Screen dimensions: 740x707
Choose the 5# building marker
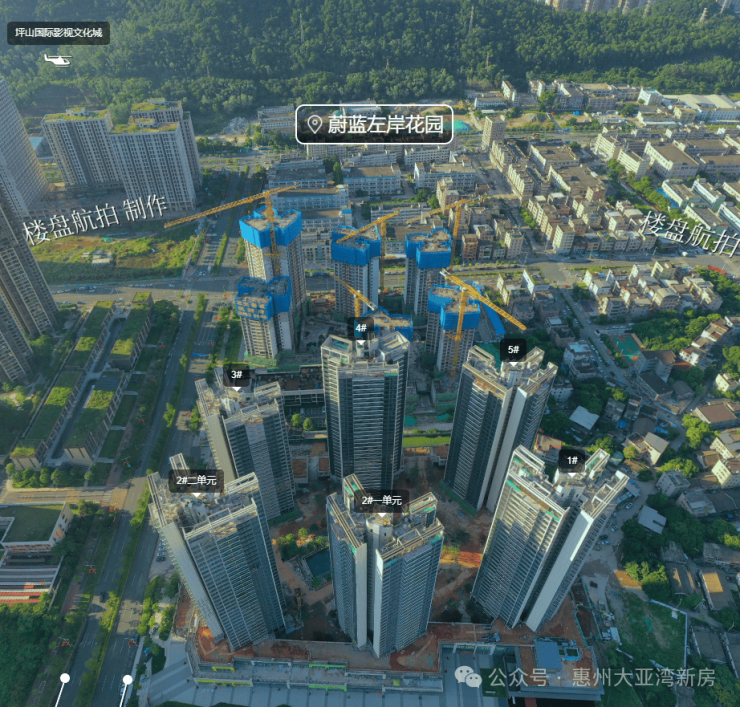click(x=513, y=350)
